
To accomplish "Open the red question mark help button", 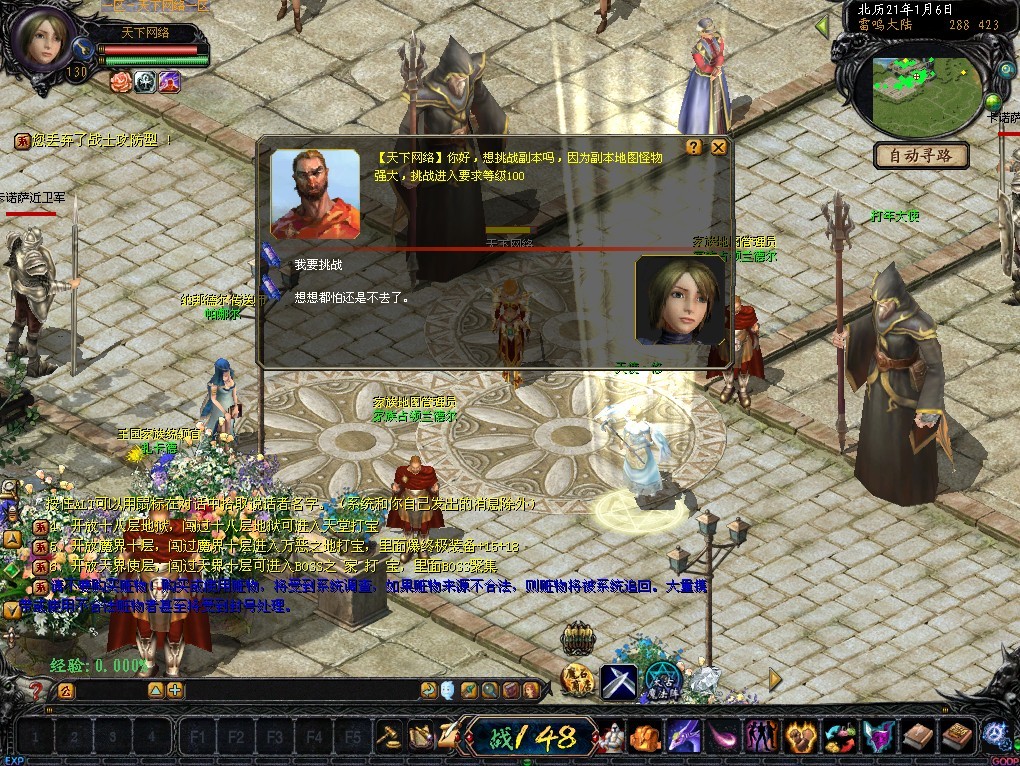I will coord(36,690).
